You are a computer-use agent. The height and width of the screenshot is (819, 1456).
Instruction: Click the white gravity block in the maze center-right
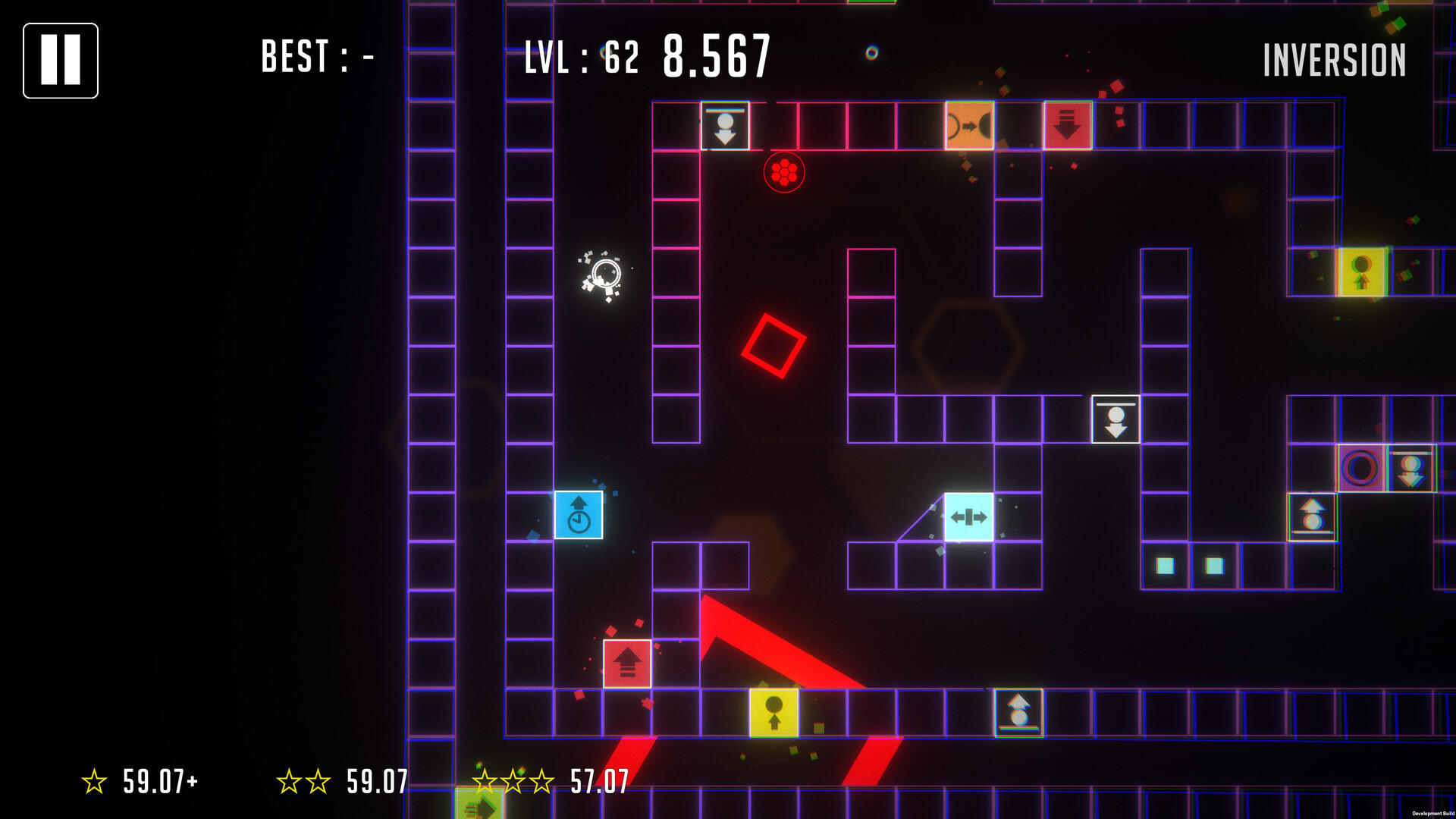(x=1114, y=419)
